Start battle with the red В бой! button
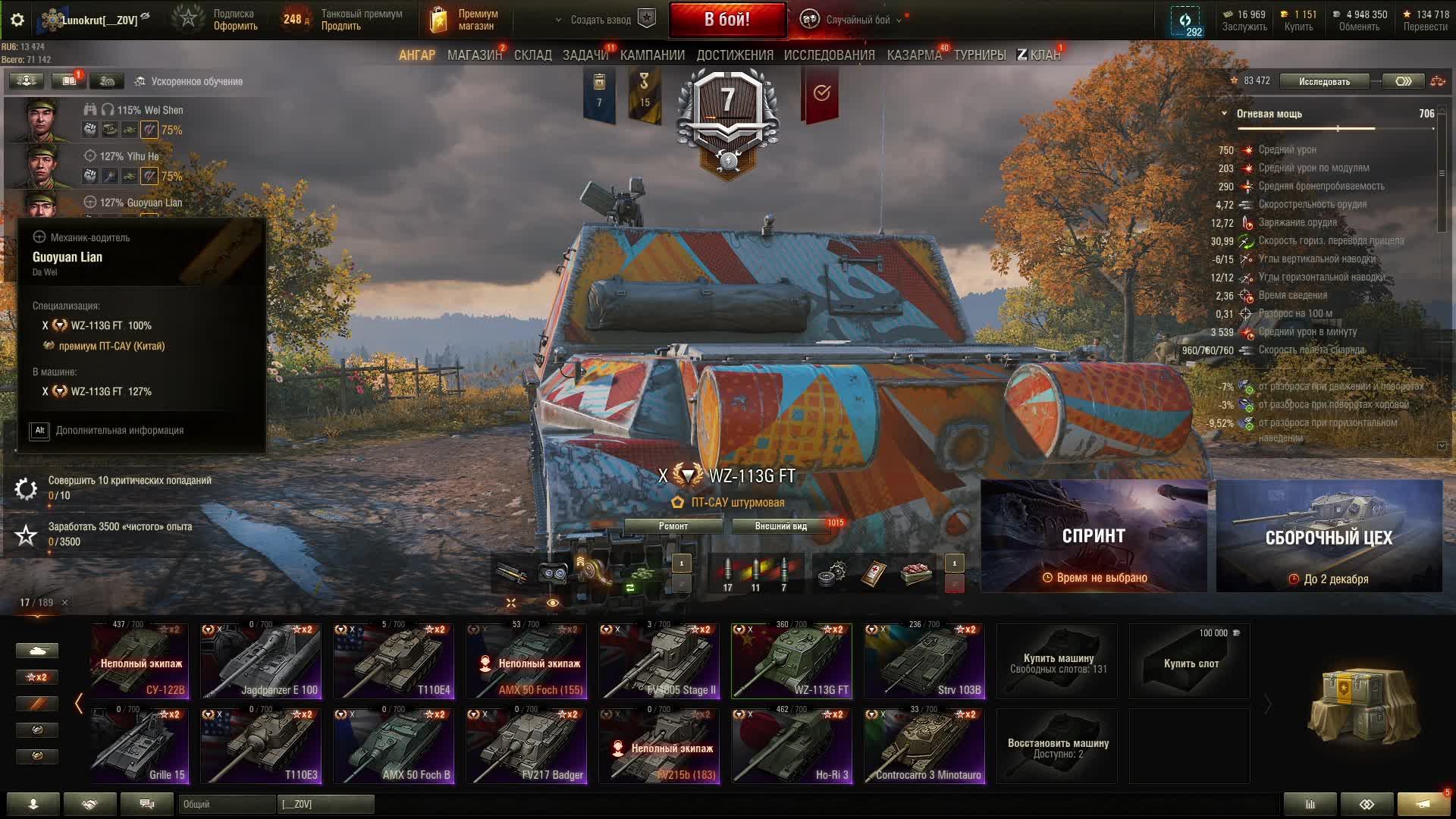1456x819 pixels. click(726, 20)
